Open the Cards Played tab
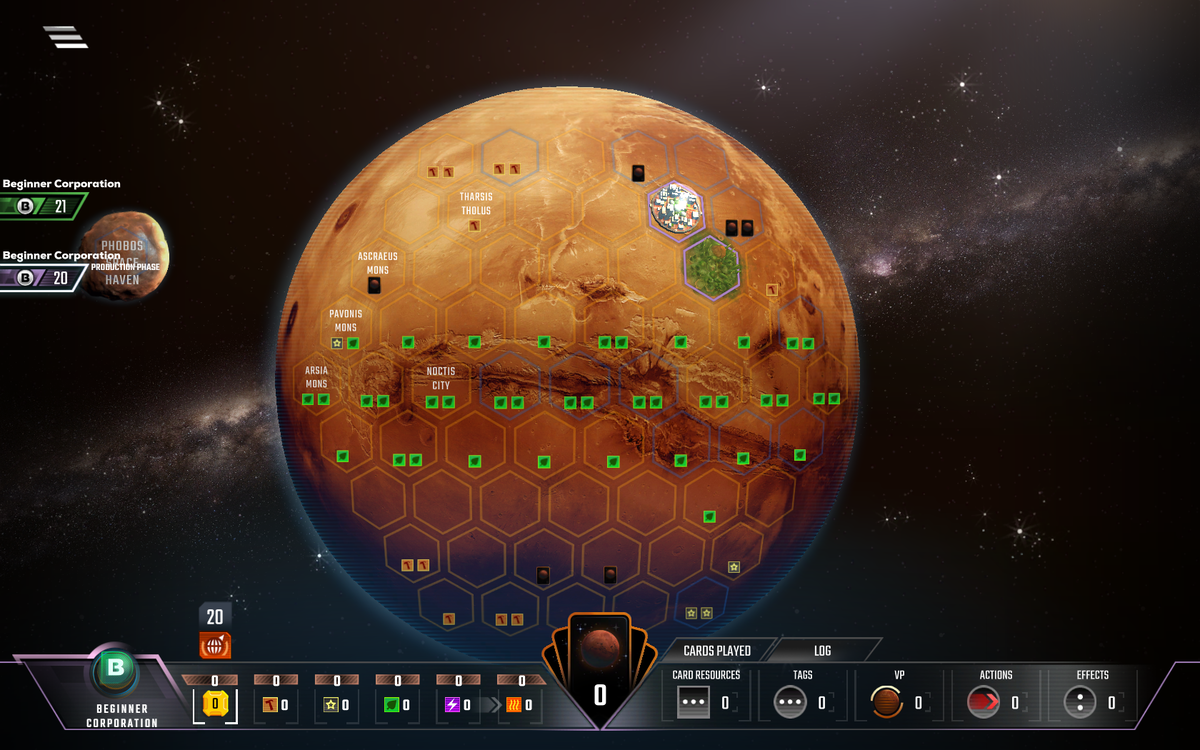This screenshot has width=1200, height=750. pyautogui.click(x=717, y=651)
